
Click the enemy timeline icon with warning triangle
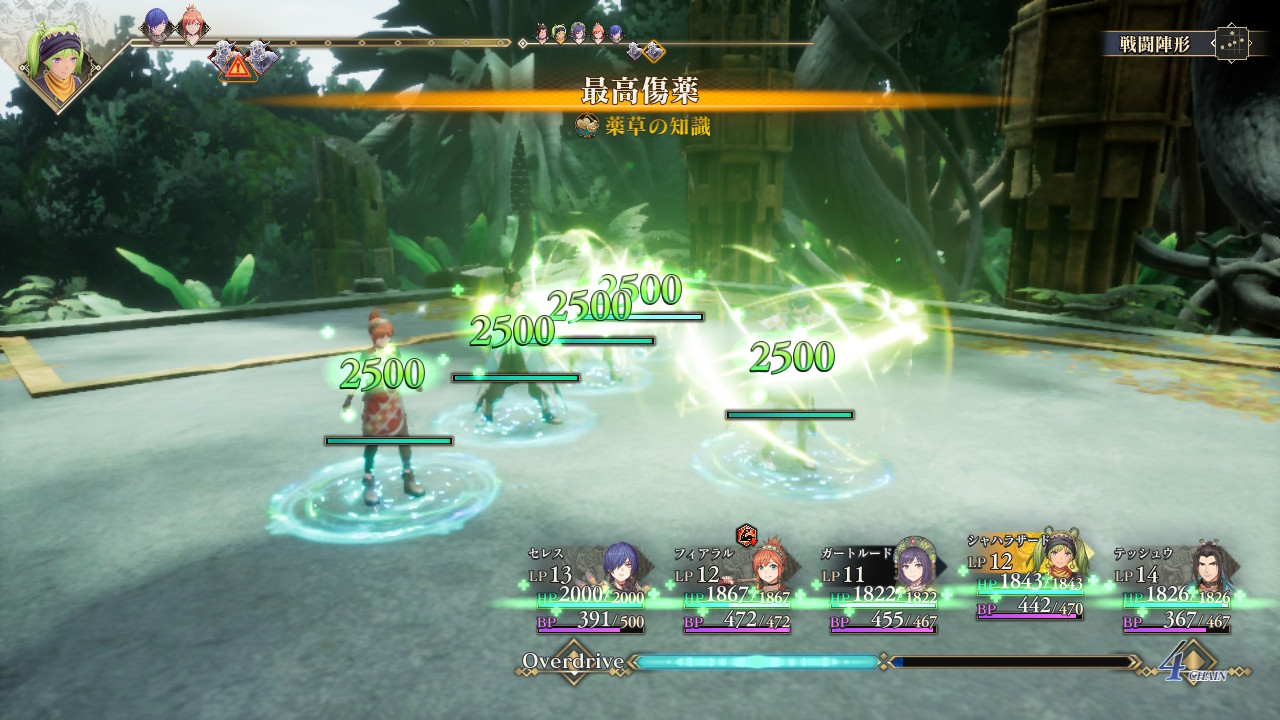pos(237,62)
